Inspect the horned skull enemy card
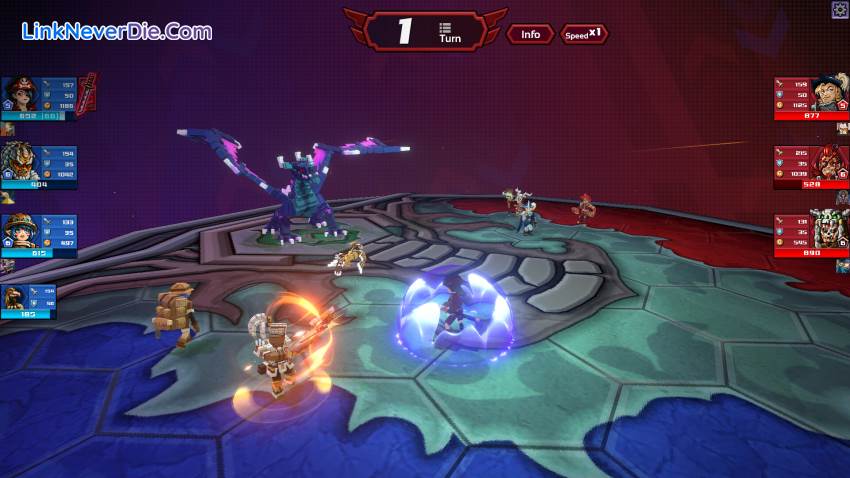The image size is (850, 478). [811, 235]
